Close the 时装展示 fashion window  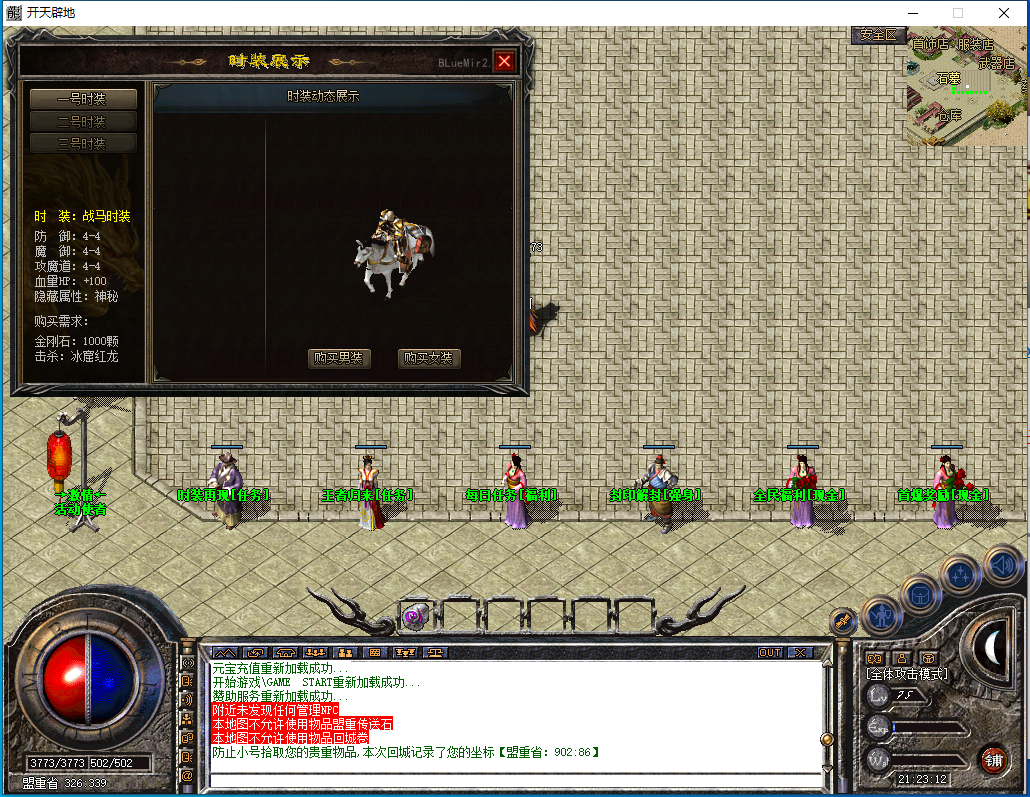point(504,61)
